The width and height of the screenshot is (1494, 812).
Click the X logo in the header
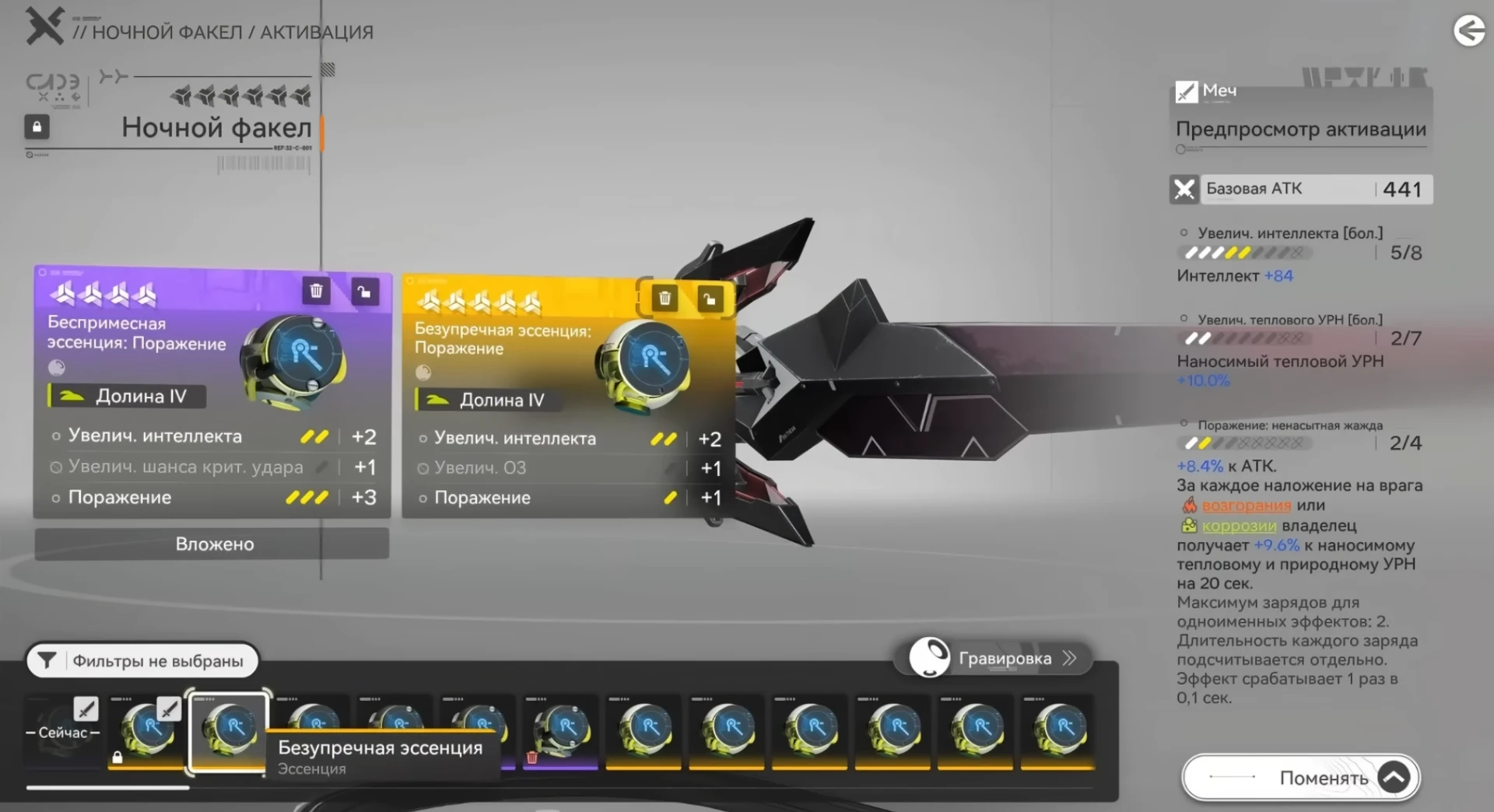[x=44, y=26]
